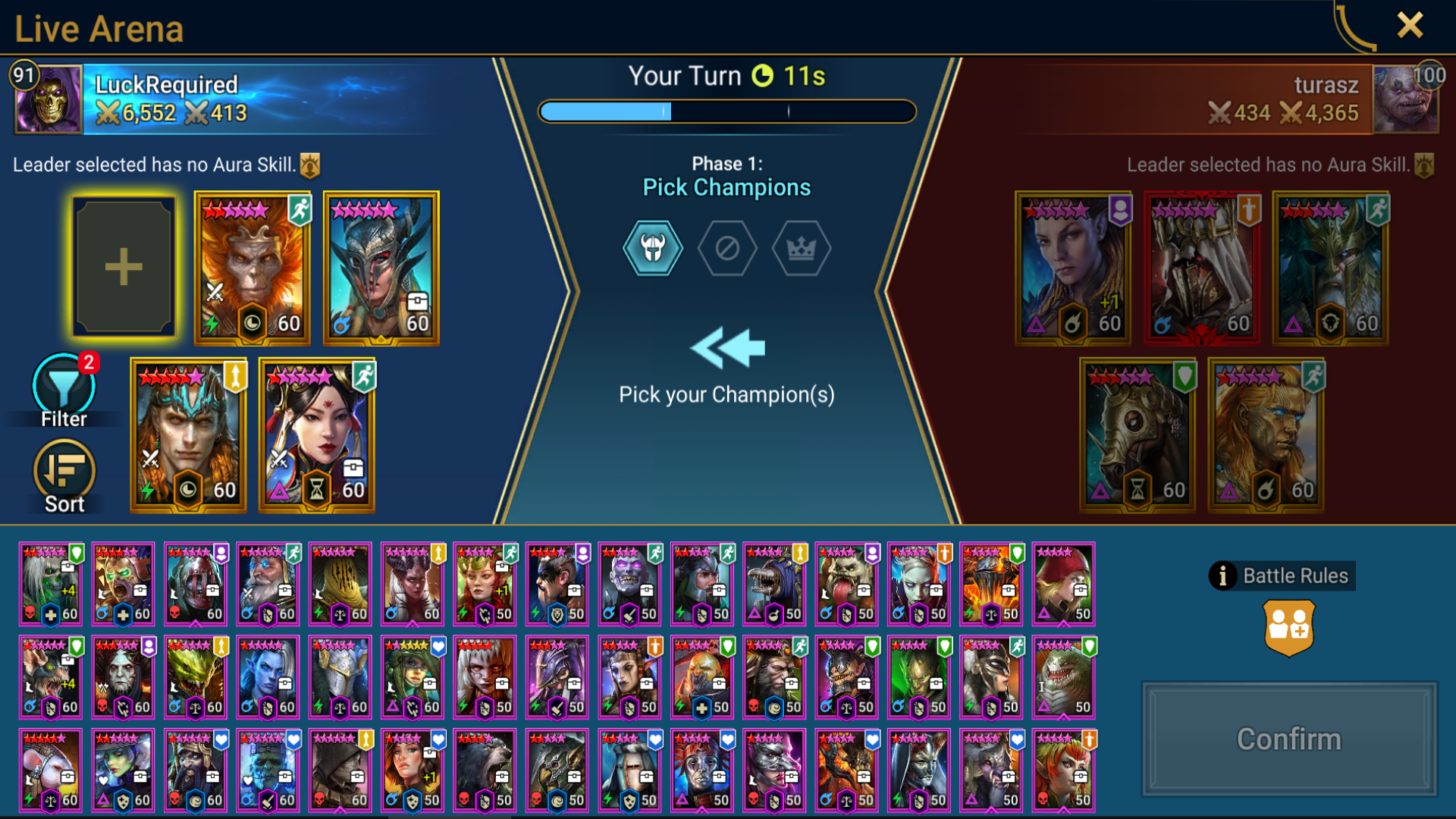1456x819 pixels.
Task: Tap turasz's ogre avatar
Action: [1405, 99]
